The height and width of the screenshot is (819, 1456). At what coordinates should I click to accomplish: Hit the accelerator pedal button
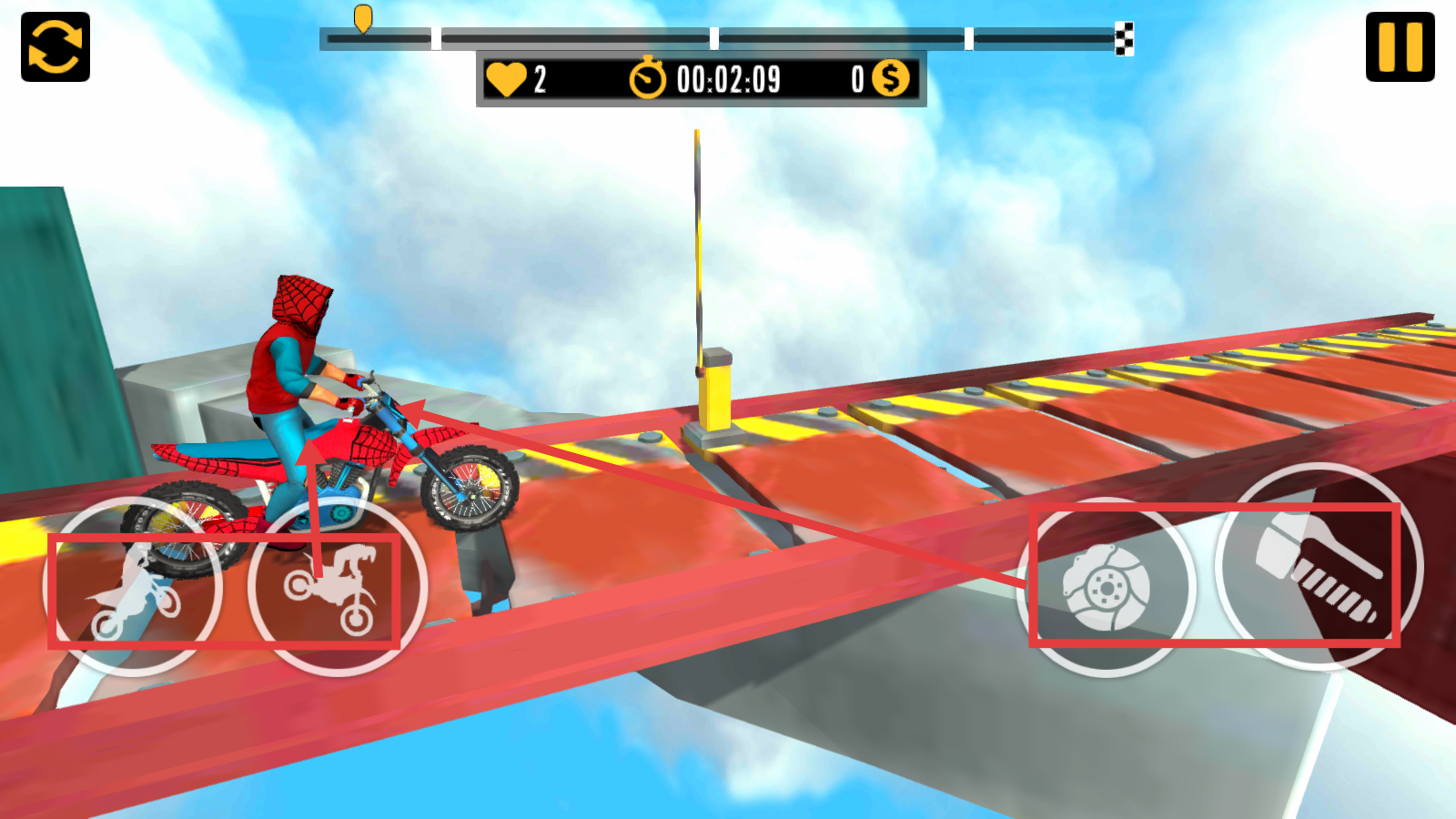pyautogui.click(x=1319, y=567)
